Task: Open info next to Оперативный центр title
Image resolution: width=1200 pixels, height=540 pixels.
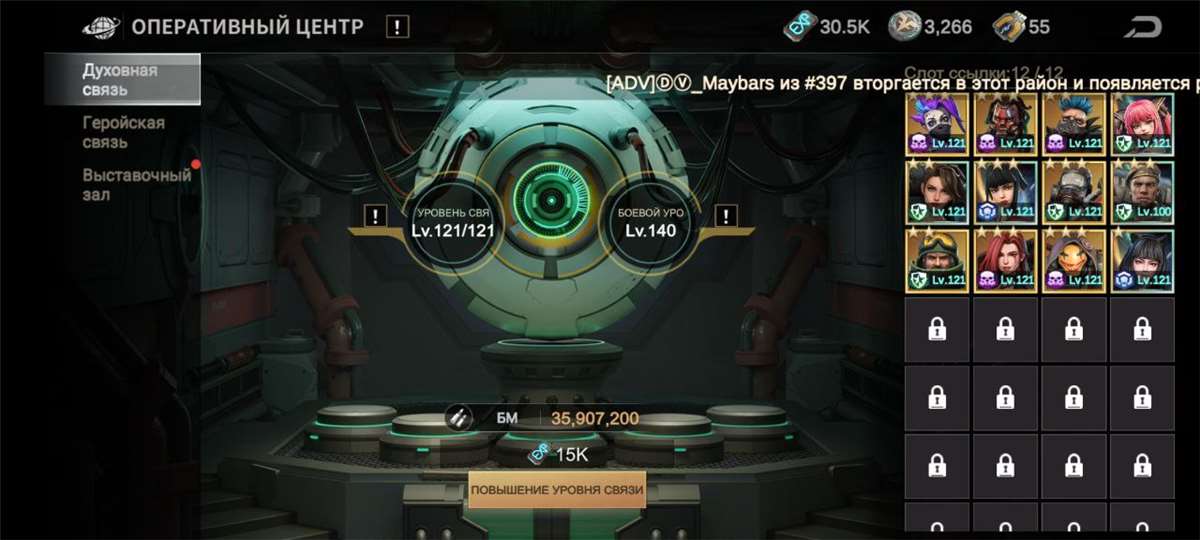Action: pos(397,27)
